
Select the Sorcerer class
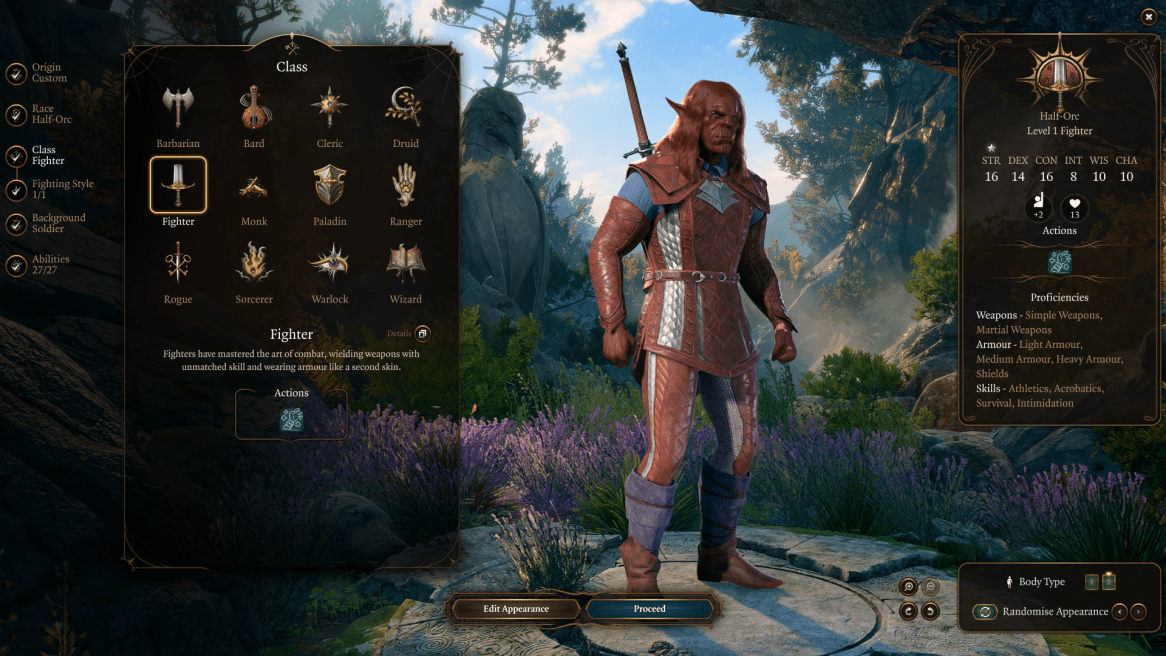tap(254, 264)
